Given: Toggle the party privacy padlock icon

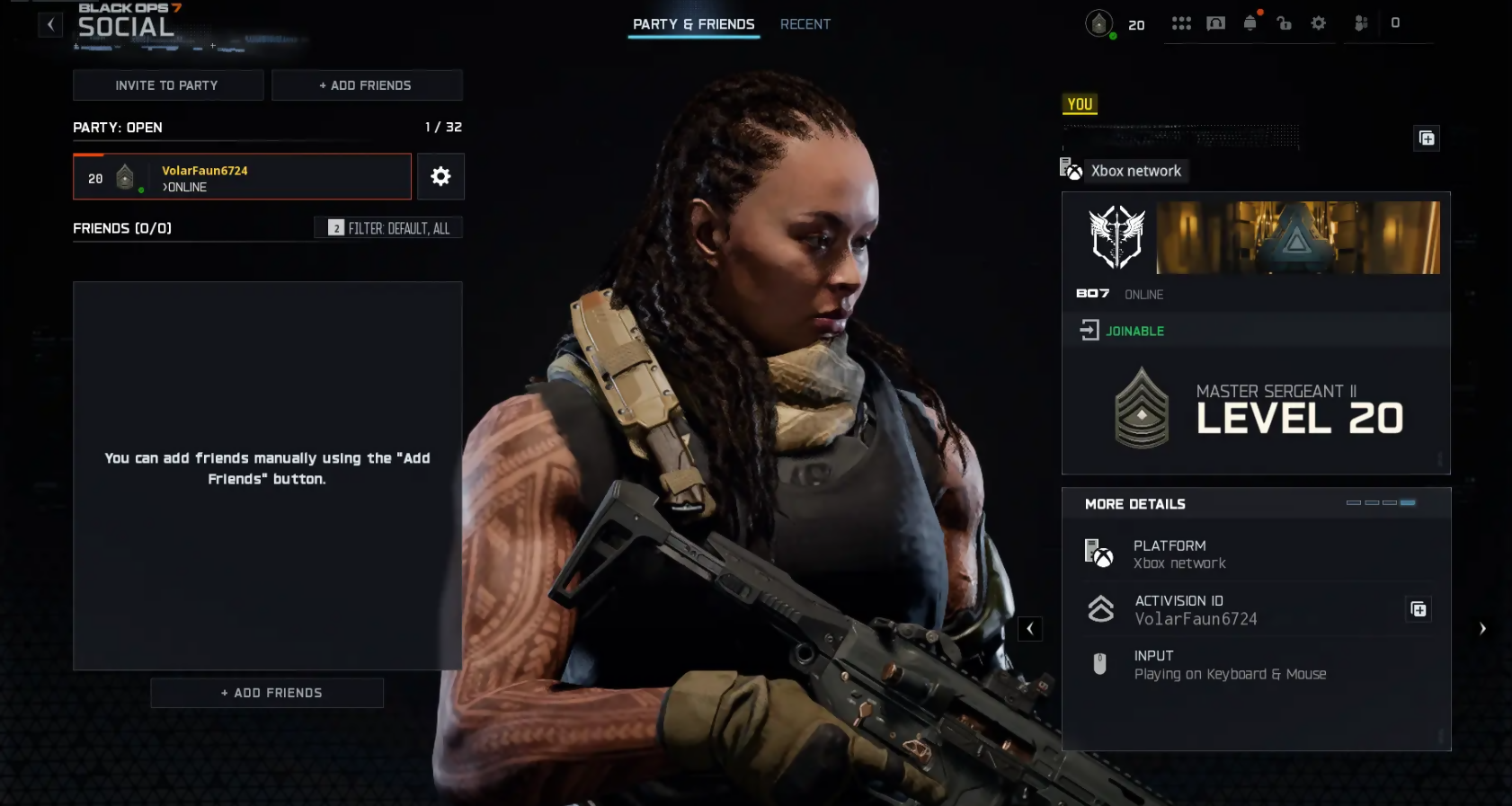Looking at the screenshot, I should coord(1284,23).
